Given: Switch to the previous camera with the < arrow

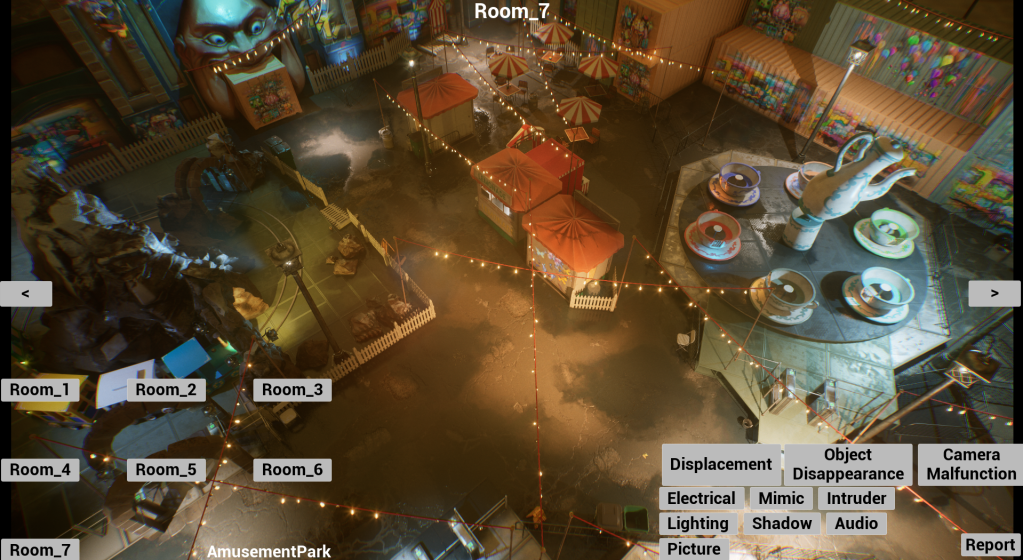Looking at the screenshot, I should click(x=26, y=293).
